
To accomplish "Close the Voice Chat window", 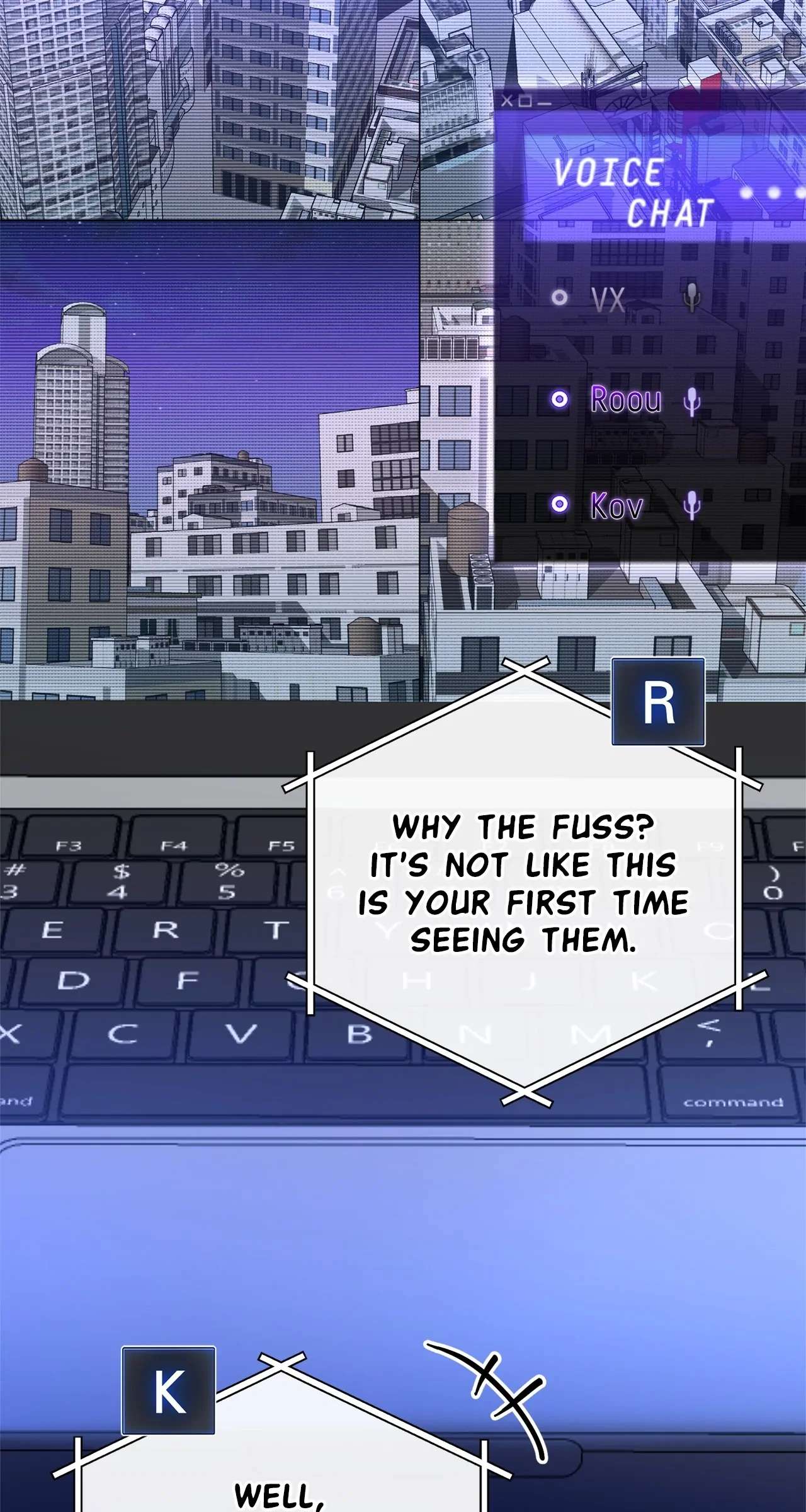I will tap(507, 101).
